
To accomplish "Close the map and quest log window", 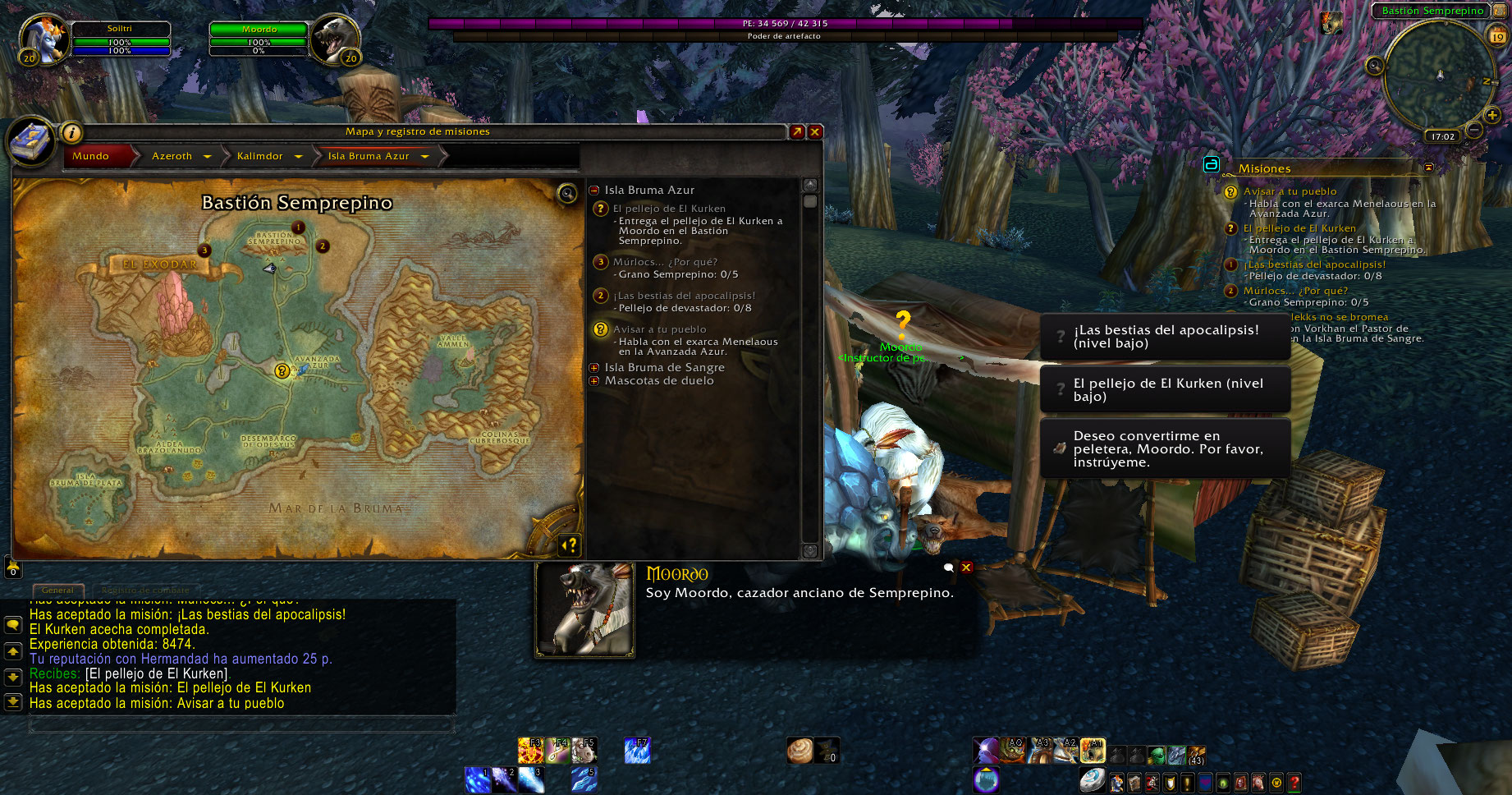I will [x=815, y=131].
